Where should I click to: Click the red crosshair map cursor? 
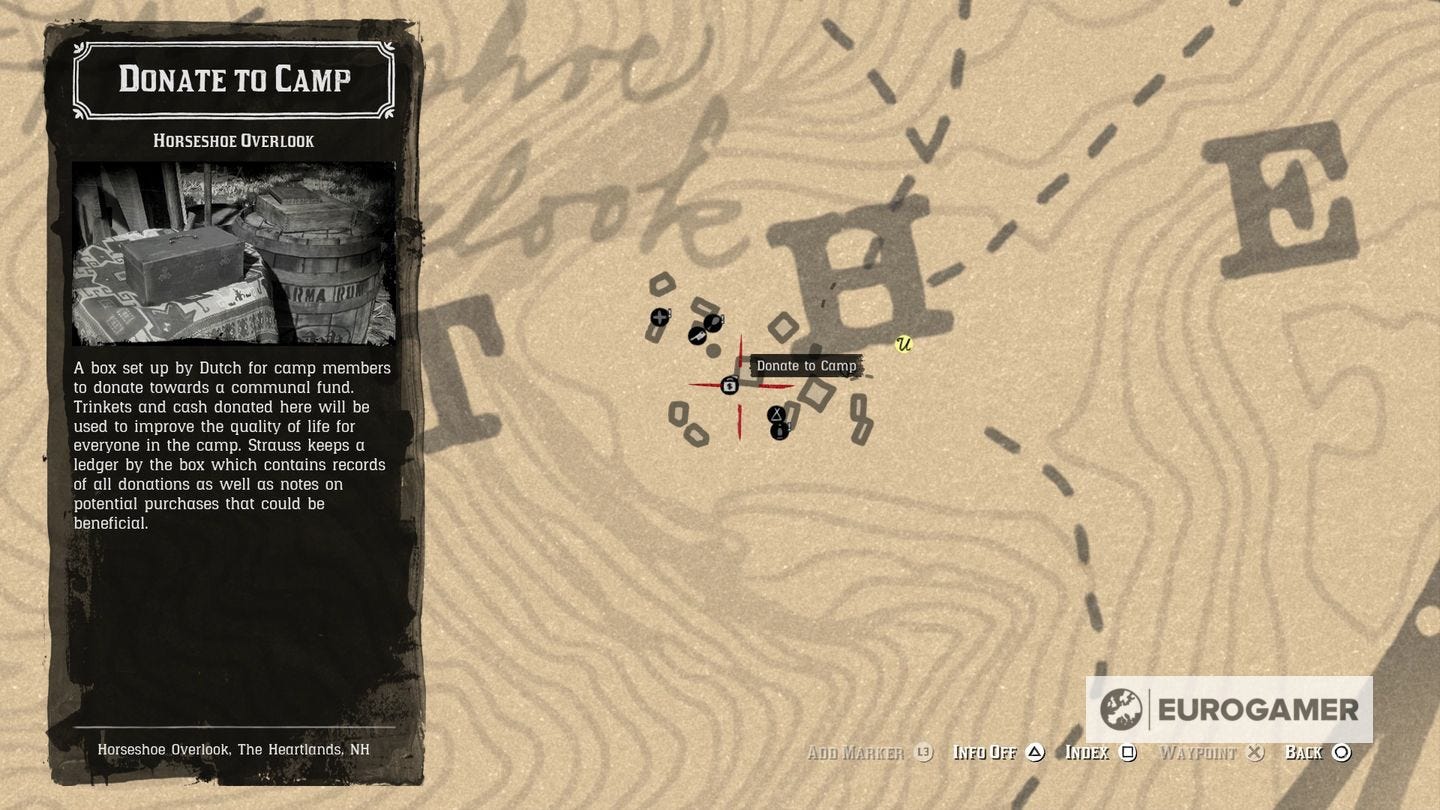point(738,384)
